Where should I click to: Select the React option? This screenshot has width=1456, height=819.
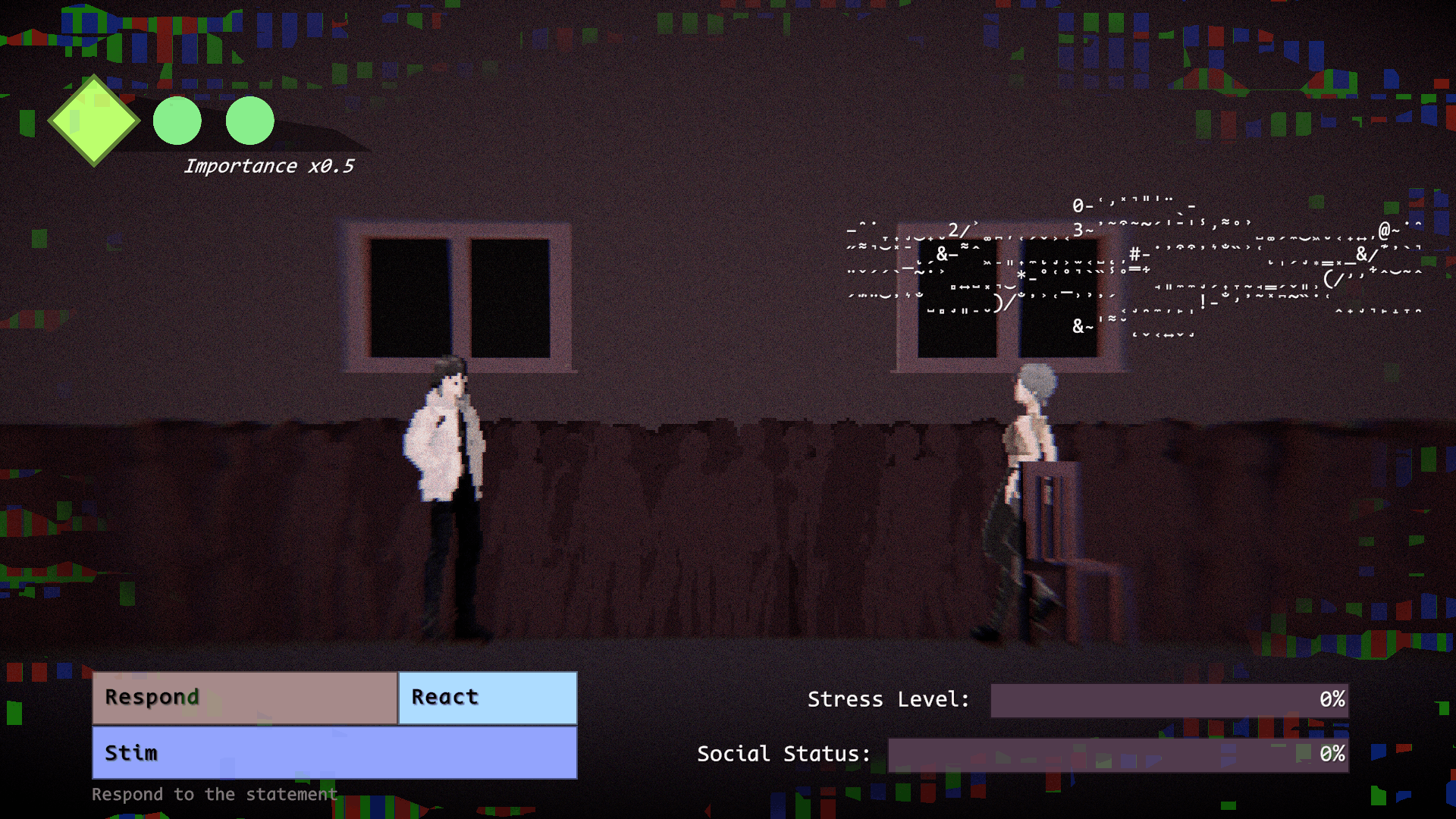click(x=488, y=698)
